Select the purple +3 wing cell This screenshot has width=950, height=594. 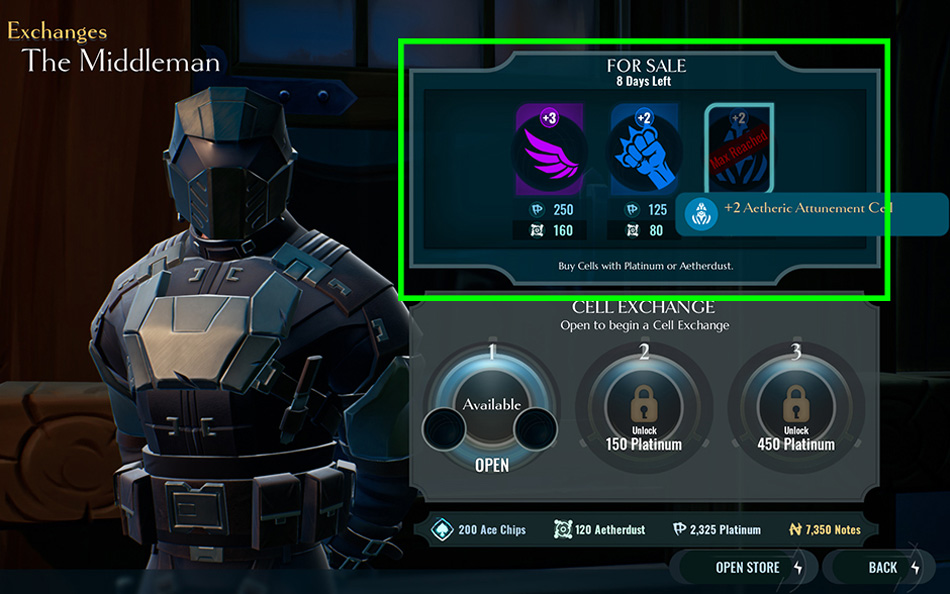click(x=549, y=150)
